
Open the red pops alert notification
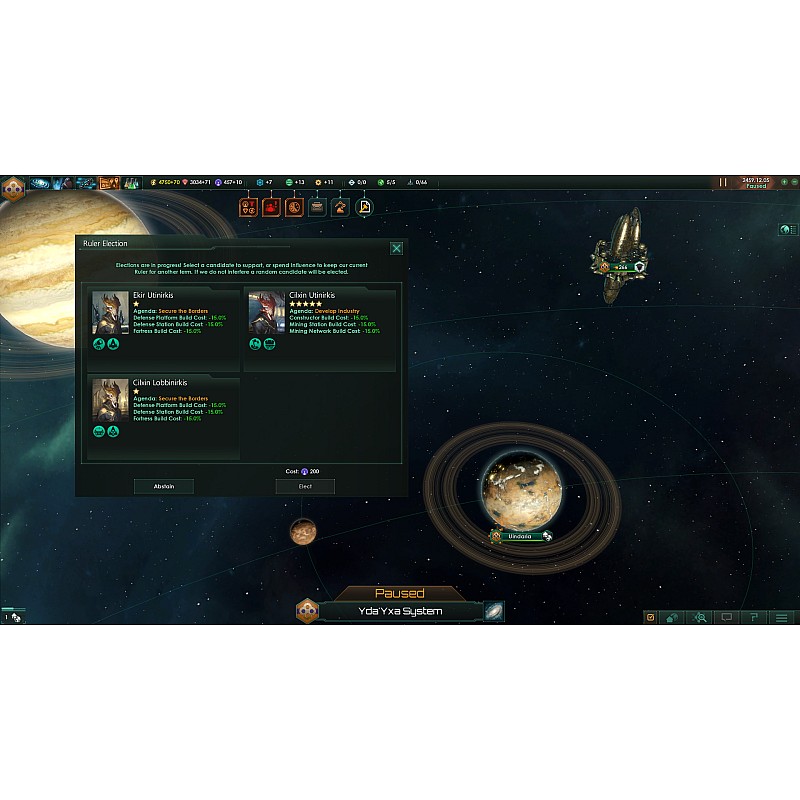coord(270,207)
